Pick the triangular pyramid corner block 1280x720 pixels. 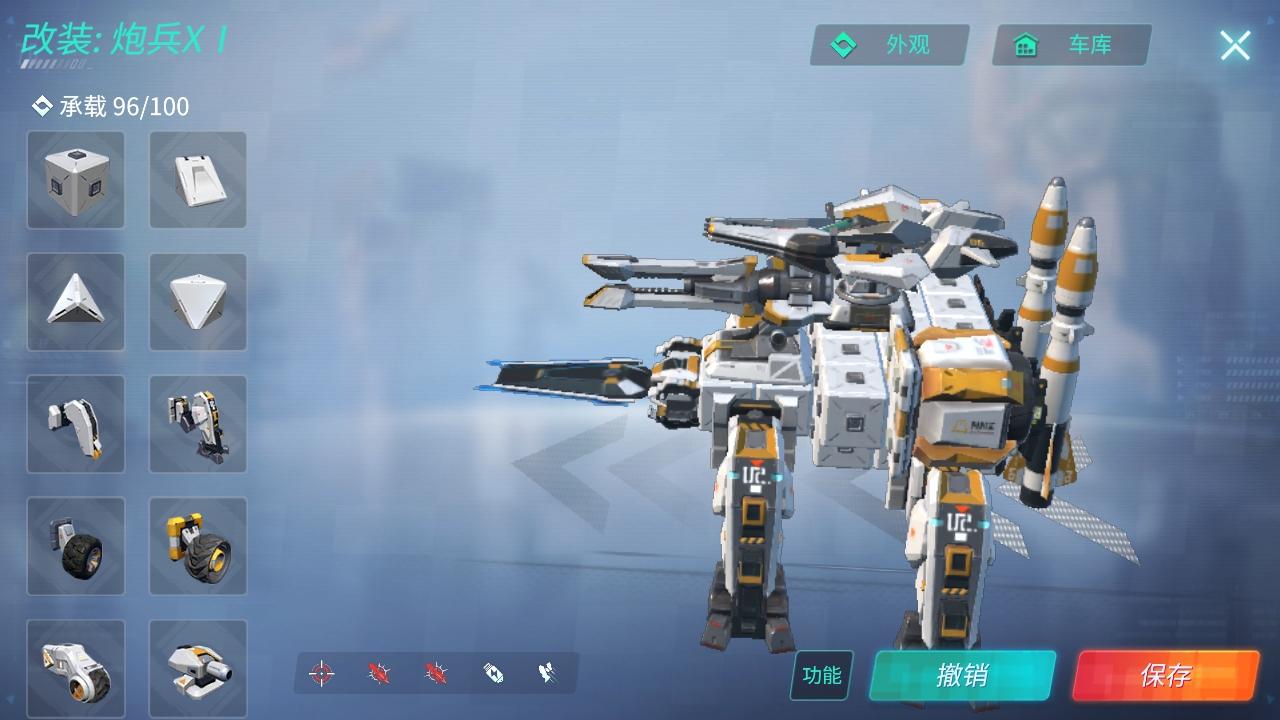click(76, 302)
